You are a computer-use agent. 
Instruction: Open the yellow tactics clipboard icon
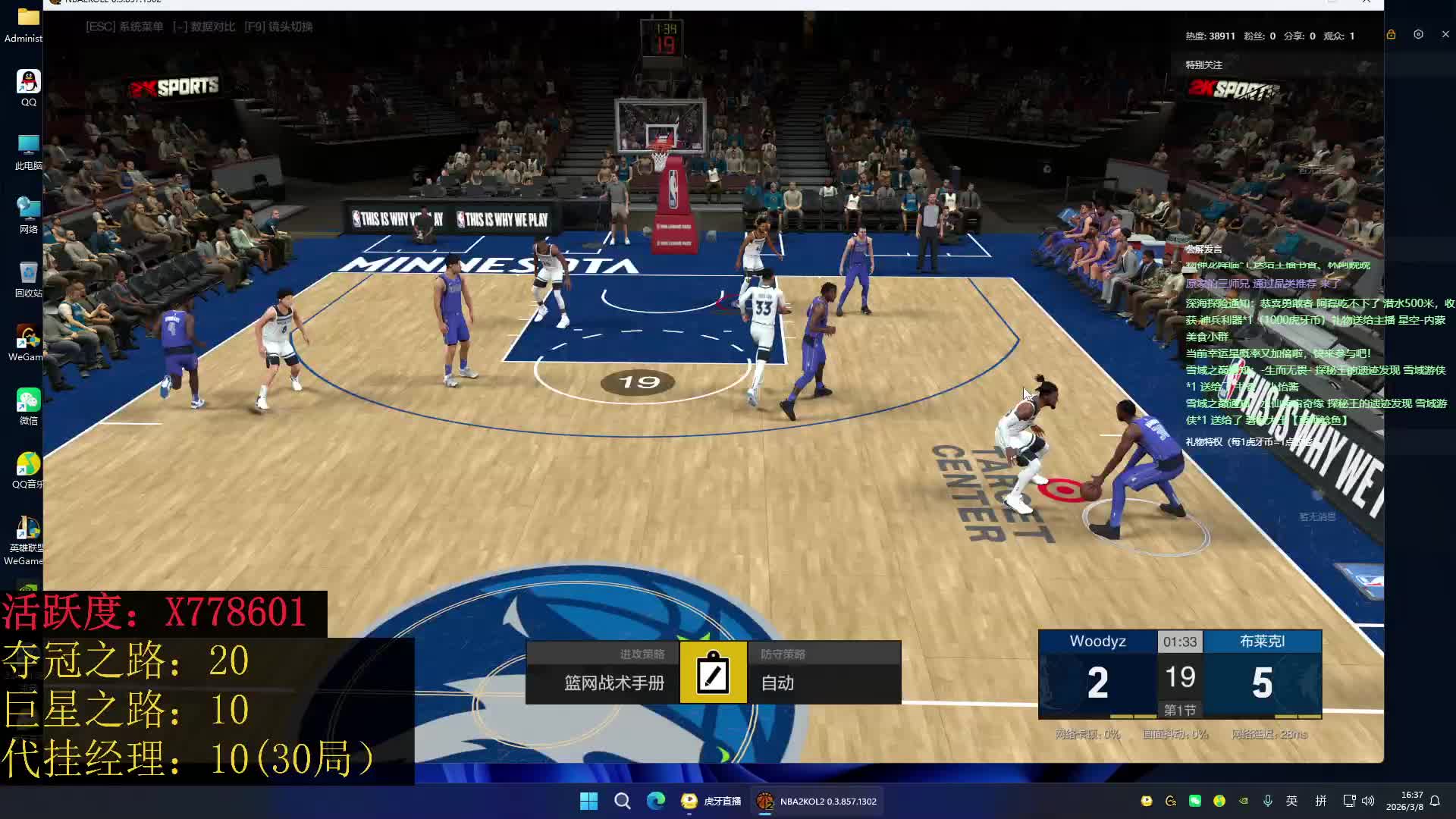click(713, 673)
